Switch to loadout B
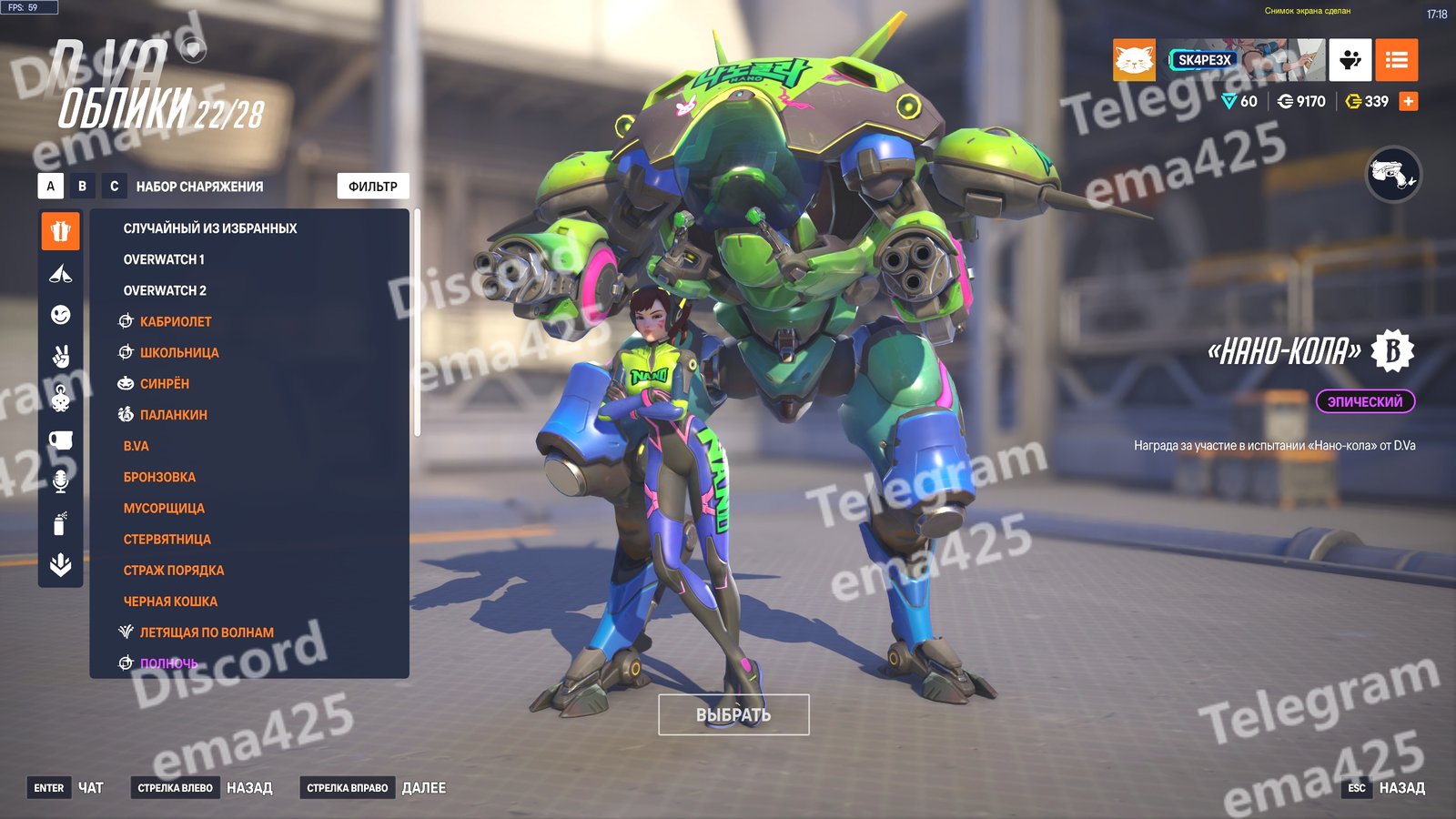Screen dimensions: 1456x819 [x=83, y=187]
